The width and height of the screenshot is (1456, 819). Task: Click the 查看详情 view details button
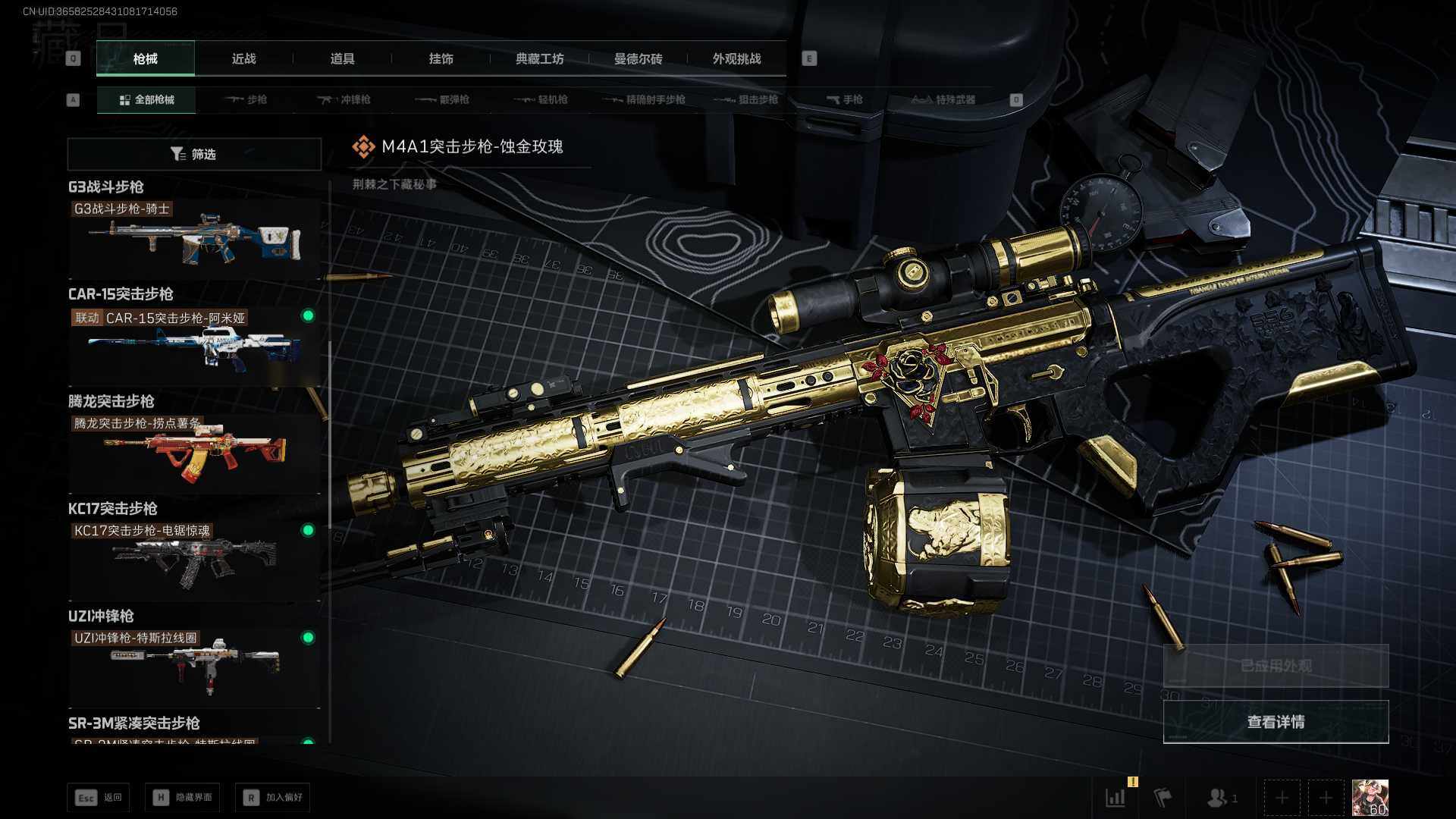1276,722
